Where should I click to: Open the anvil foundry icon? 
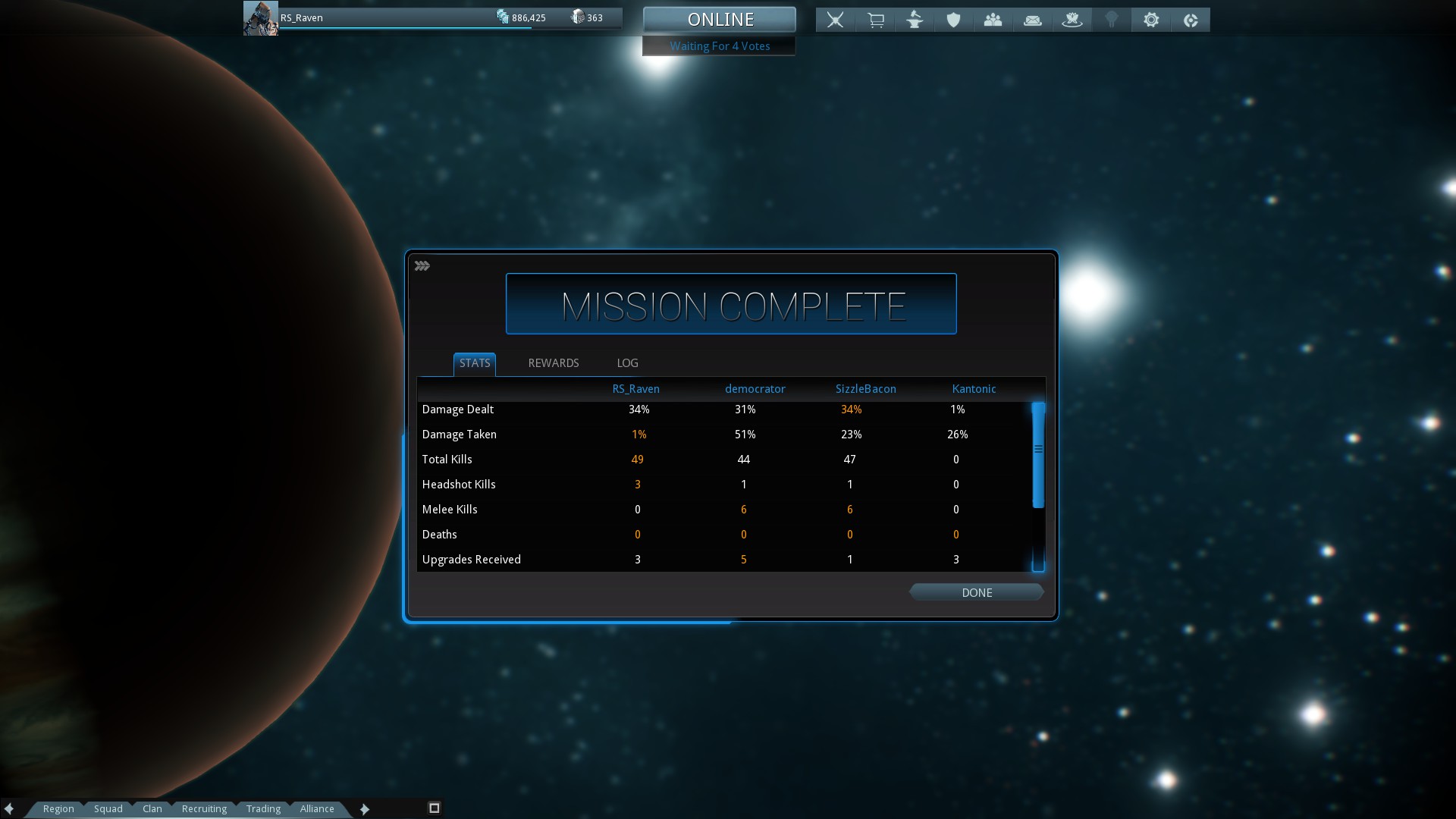915,20
